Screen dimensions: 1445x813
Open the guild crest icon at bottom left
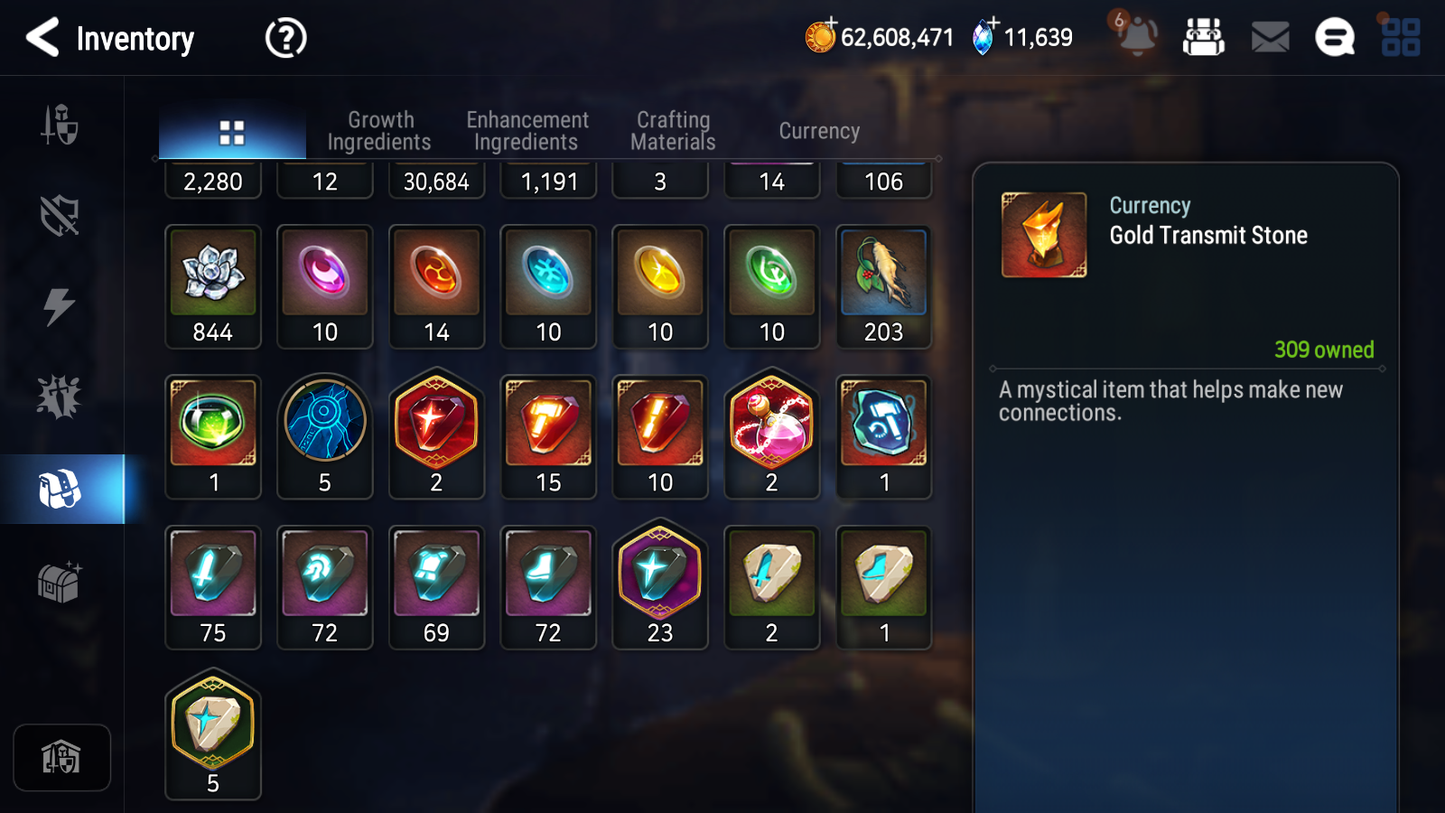click(x=61, y=758)
